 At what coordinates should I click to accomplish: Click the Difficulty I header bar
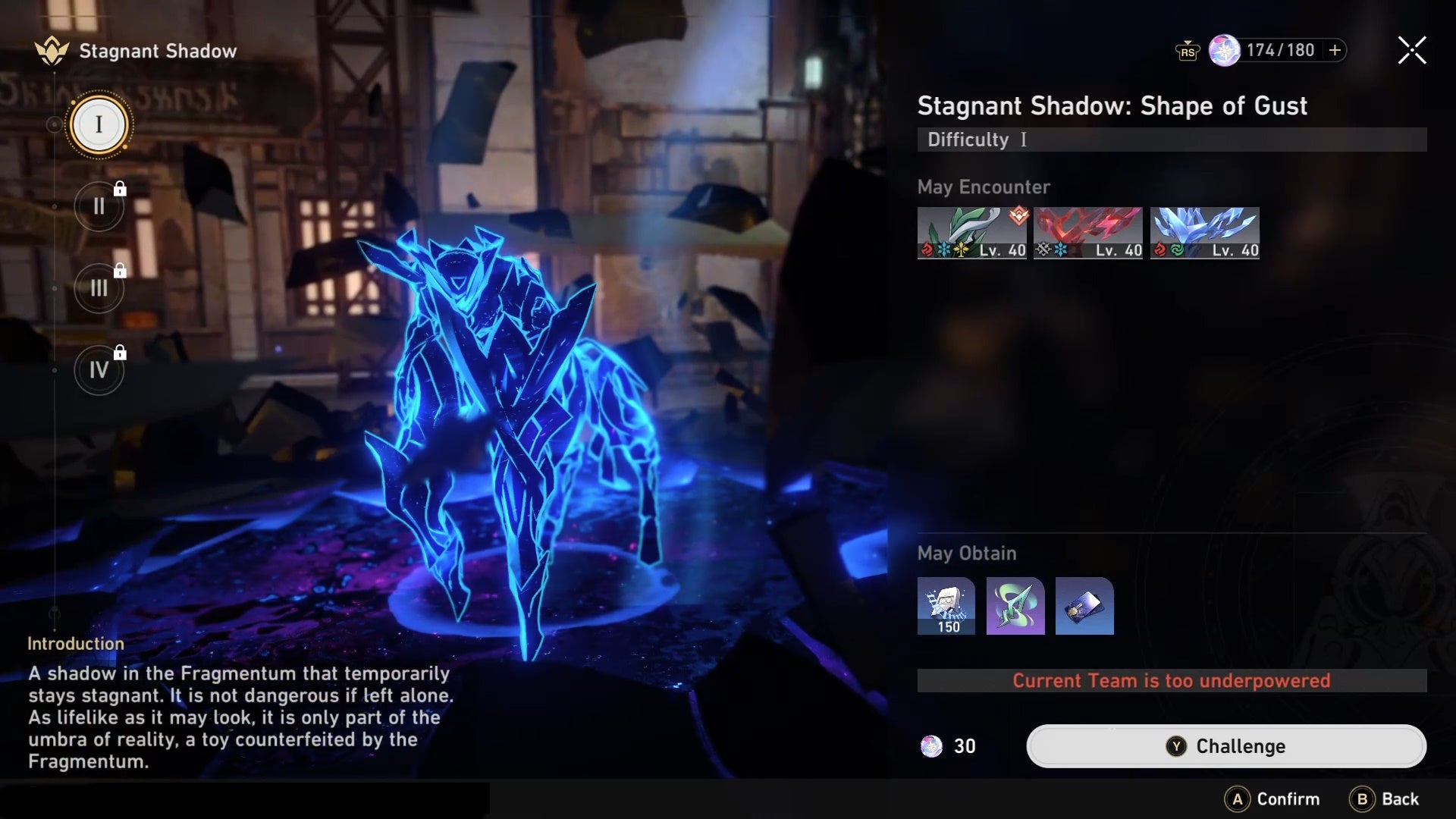1170,140
